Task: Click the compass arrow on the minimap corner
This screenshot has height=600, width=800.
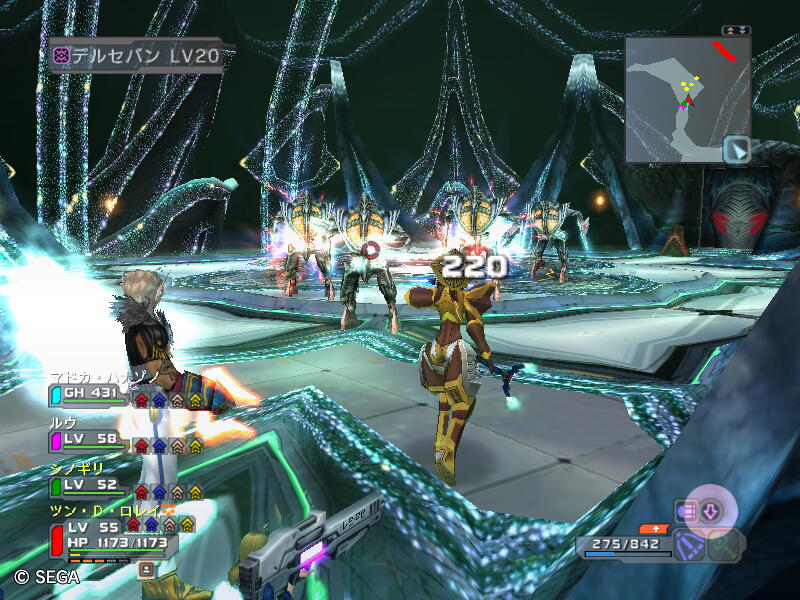Action: pos(737,150)
